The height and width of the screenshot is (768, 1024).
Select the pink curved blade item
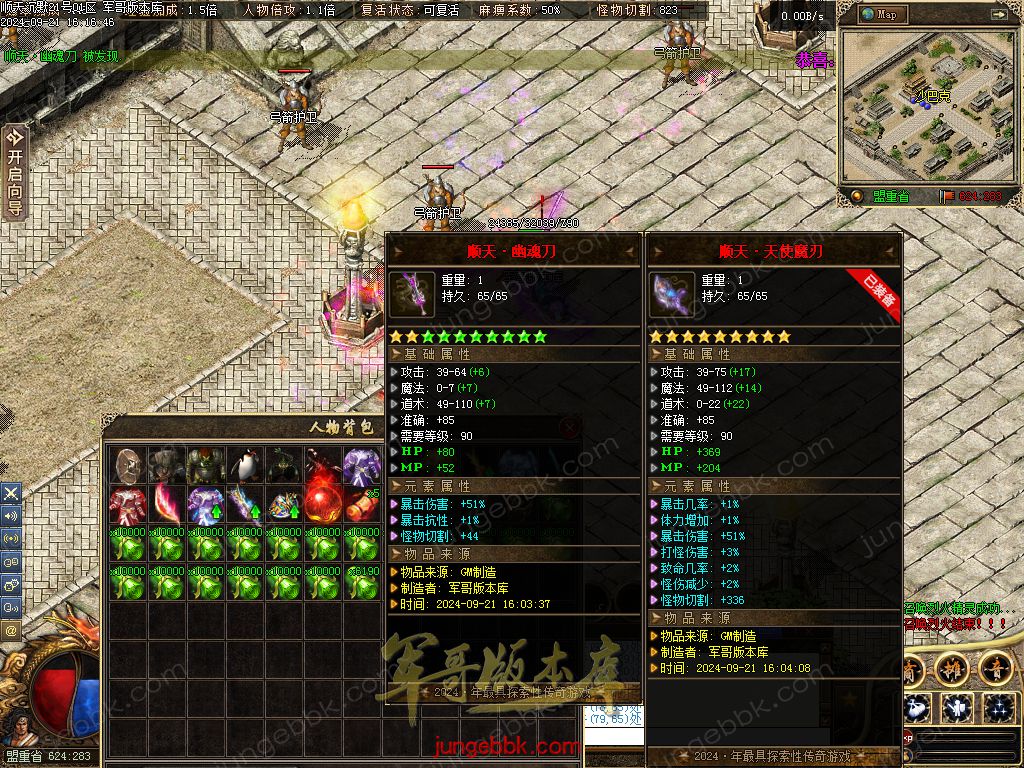click(x=166, y=505)
